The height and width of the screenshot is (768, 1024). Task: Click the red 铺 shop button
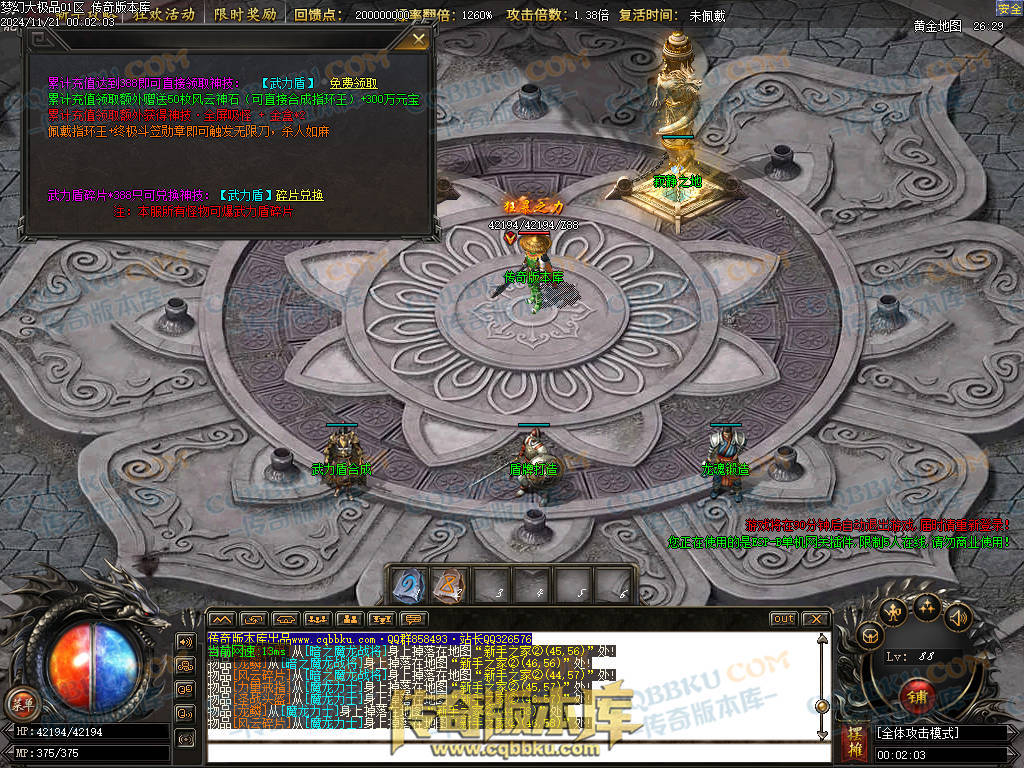point(917,694)
